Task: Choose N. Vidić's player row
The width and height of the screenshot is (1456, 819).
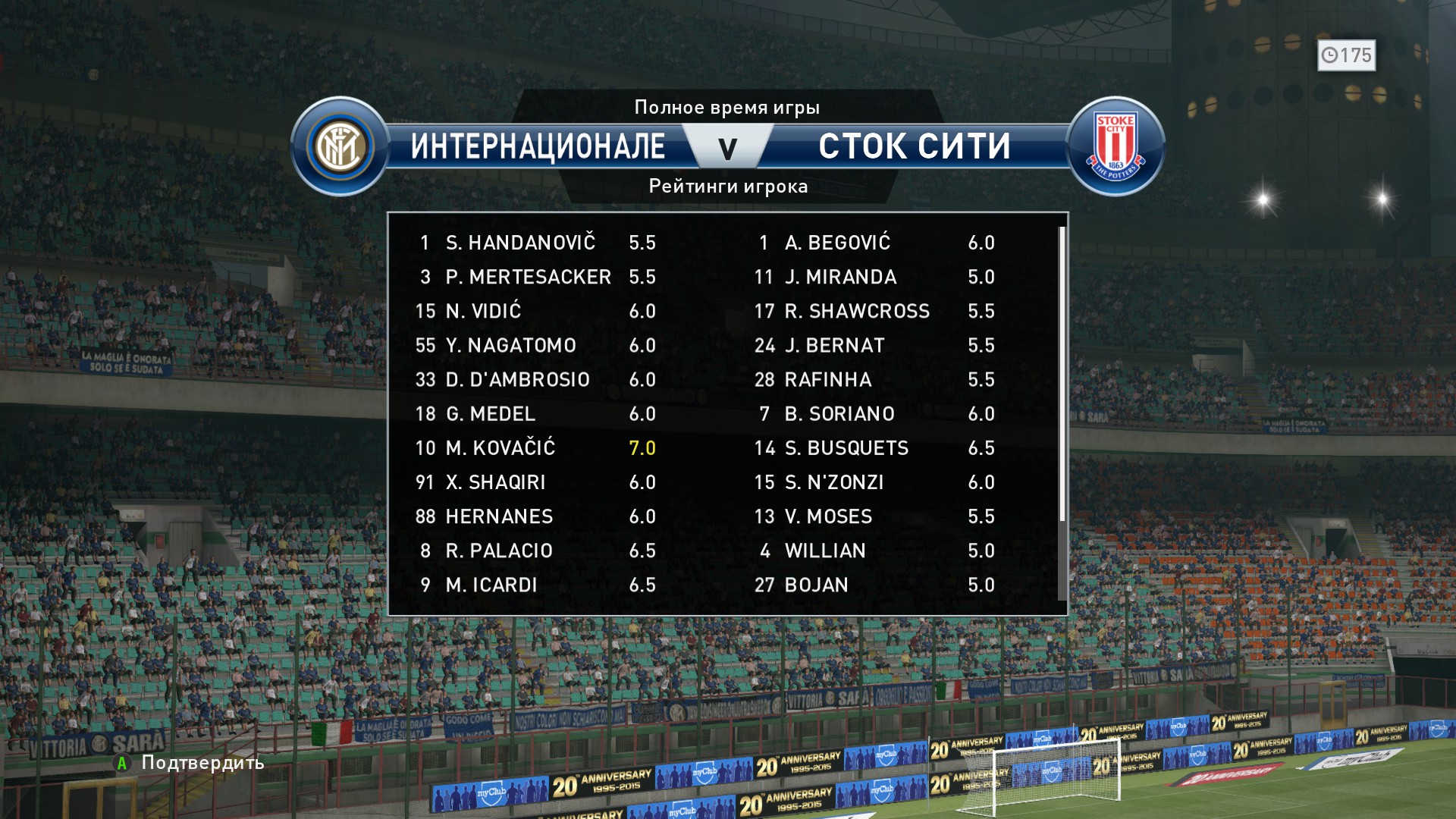Action: point(535,311)
